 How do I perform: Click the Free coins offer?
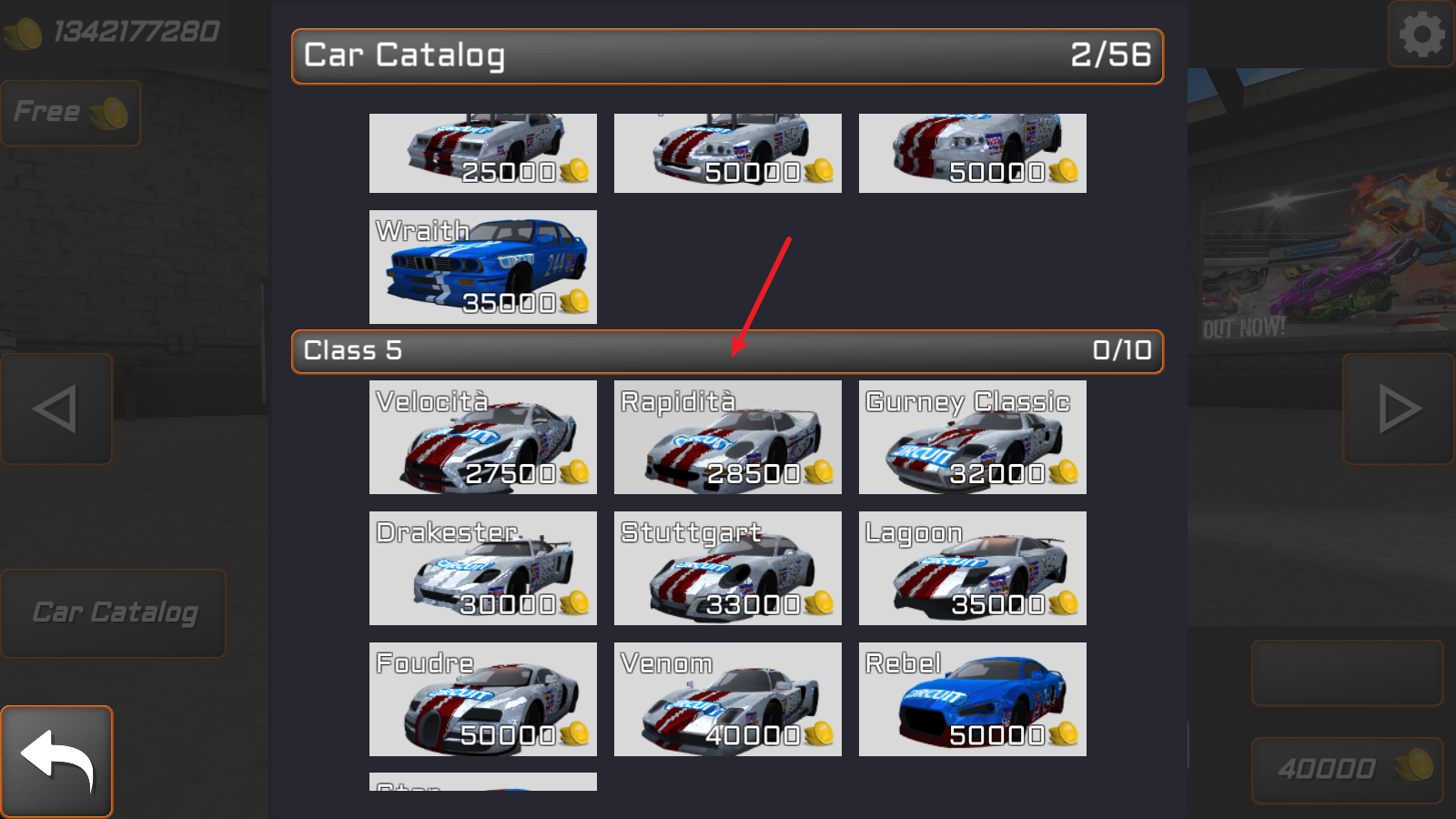[x=70, y=112]
